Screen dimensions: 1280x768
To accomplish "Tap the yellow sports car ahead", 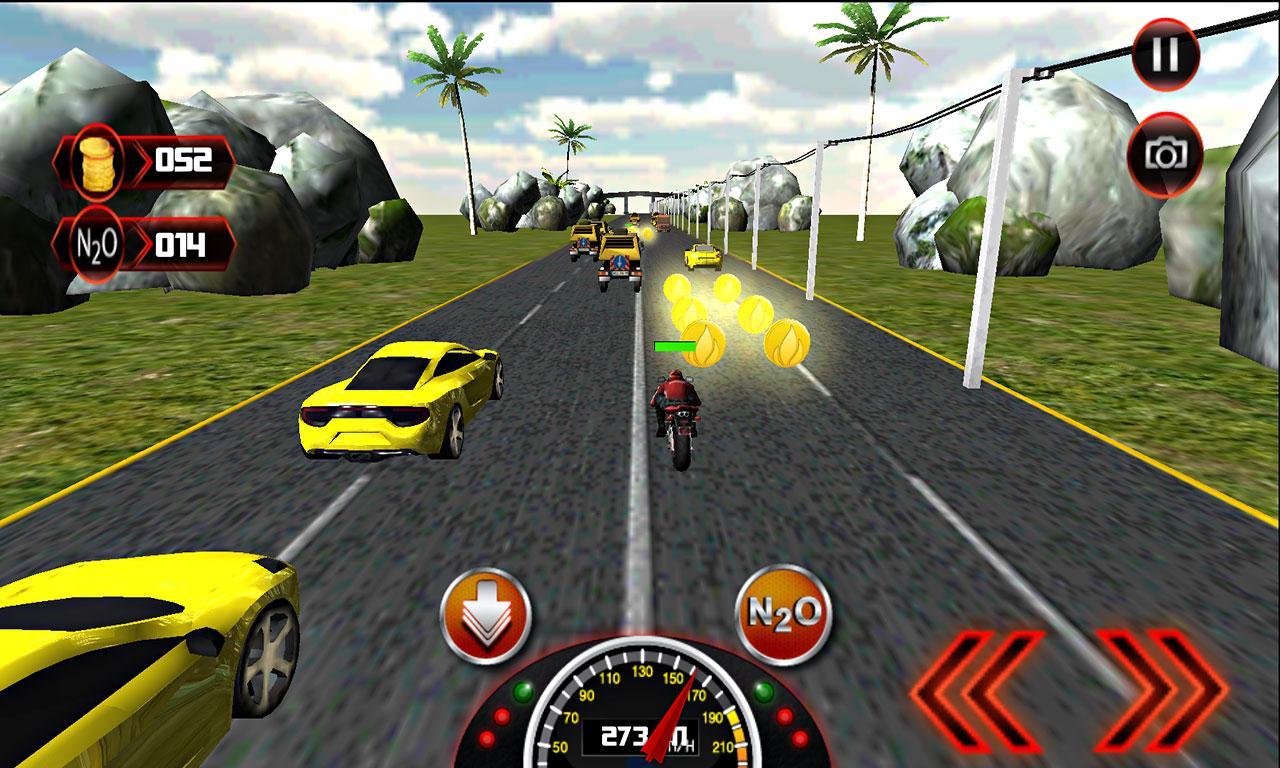I will (400, 400).
